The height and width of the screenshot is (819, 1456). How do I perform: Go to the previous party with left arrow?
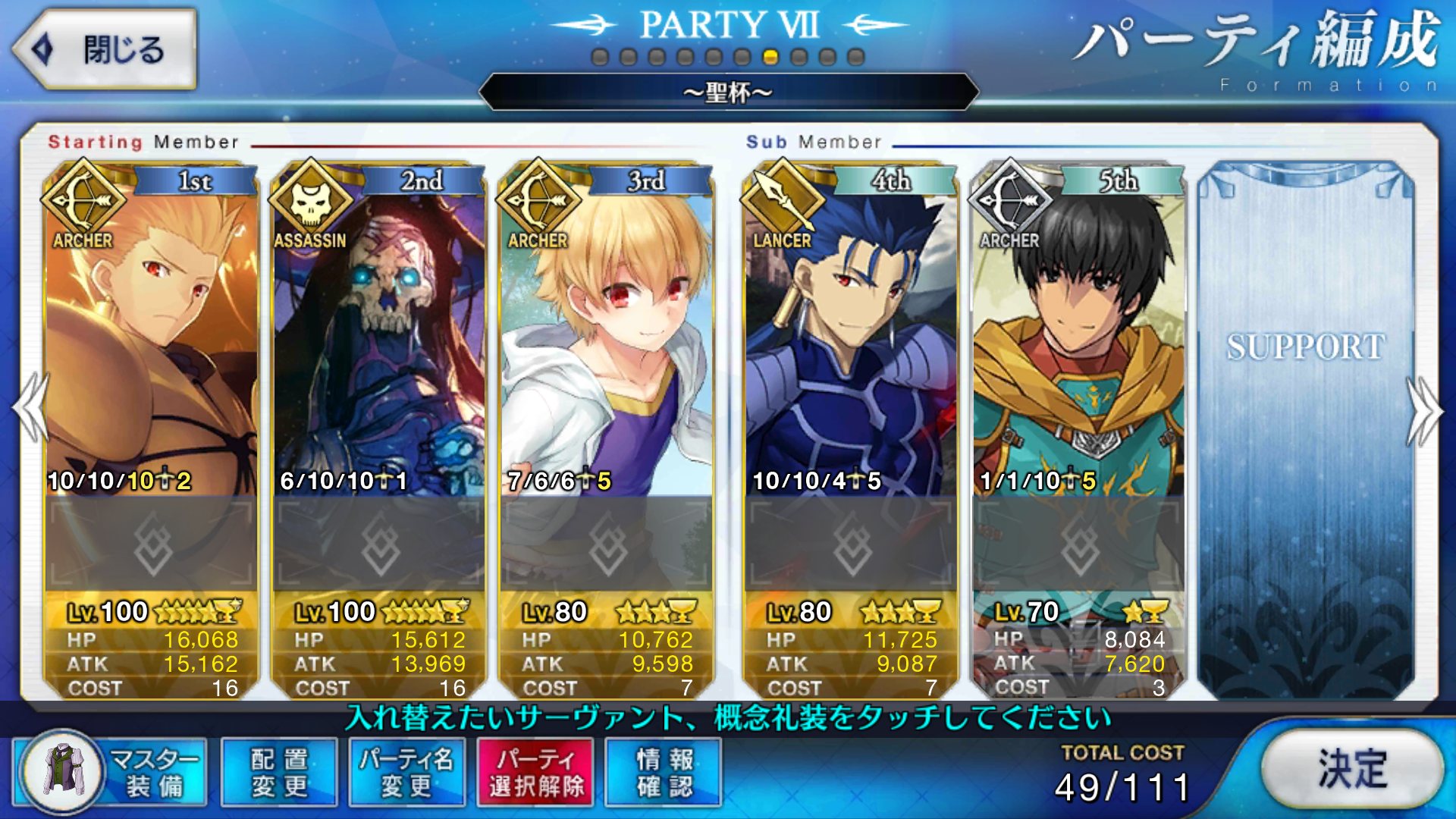30,408
